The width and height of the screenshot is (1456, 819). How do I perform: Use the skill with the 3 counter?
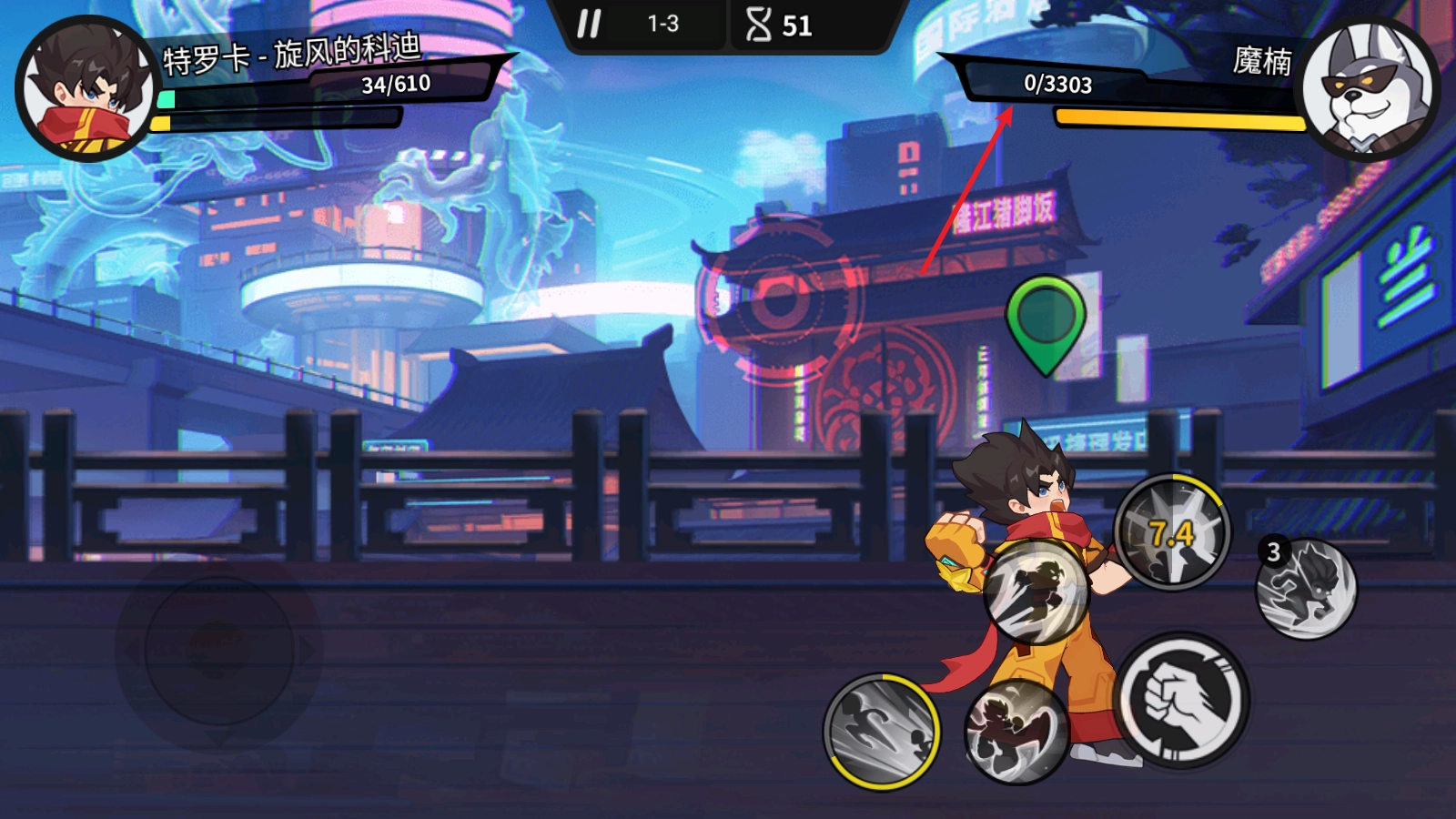tap(1307, 589)
